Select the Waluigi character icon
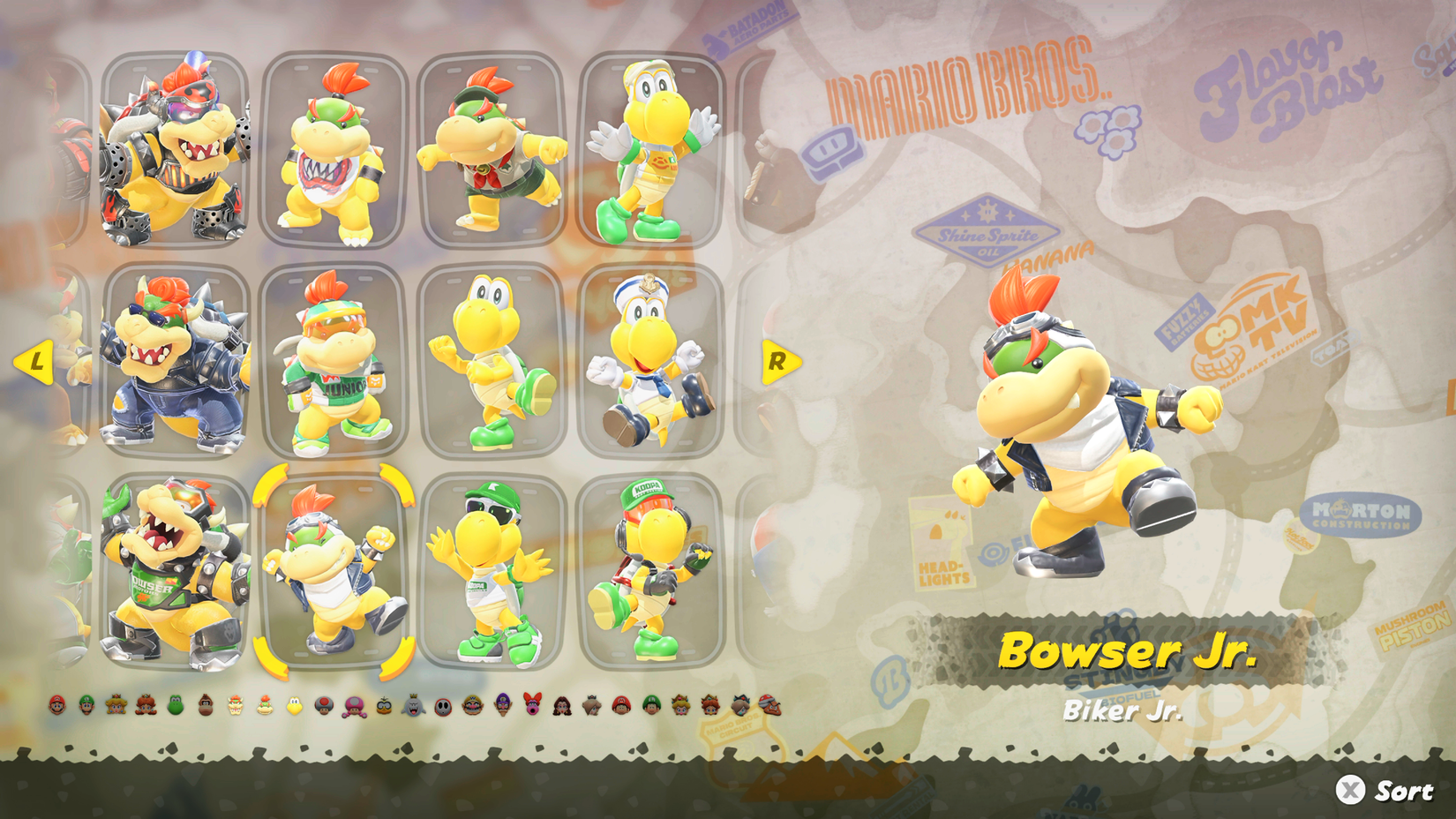The image size is (1456, 819). click(503, 706)
